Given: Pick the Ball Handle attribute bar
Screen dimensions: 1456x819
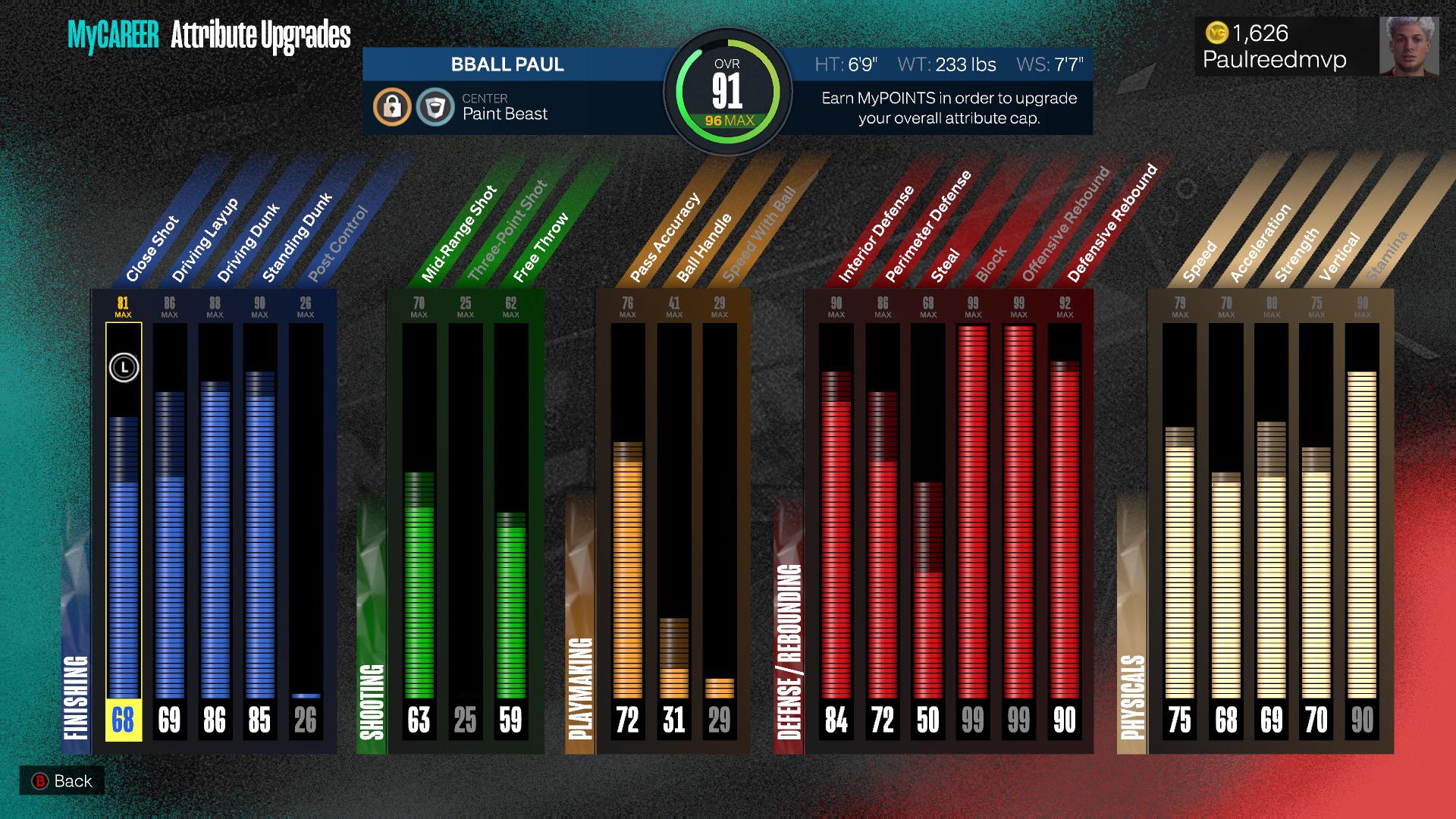Looking at the screenshot, I should pos(673,531).
